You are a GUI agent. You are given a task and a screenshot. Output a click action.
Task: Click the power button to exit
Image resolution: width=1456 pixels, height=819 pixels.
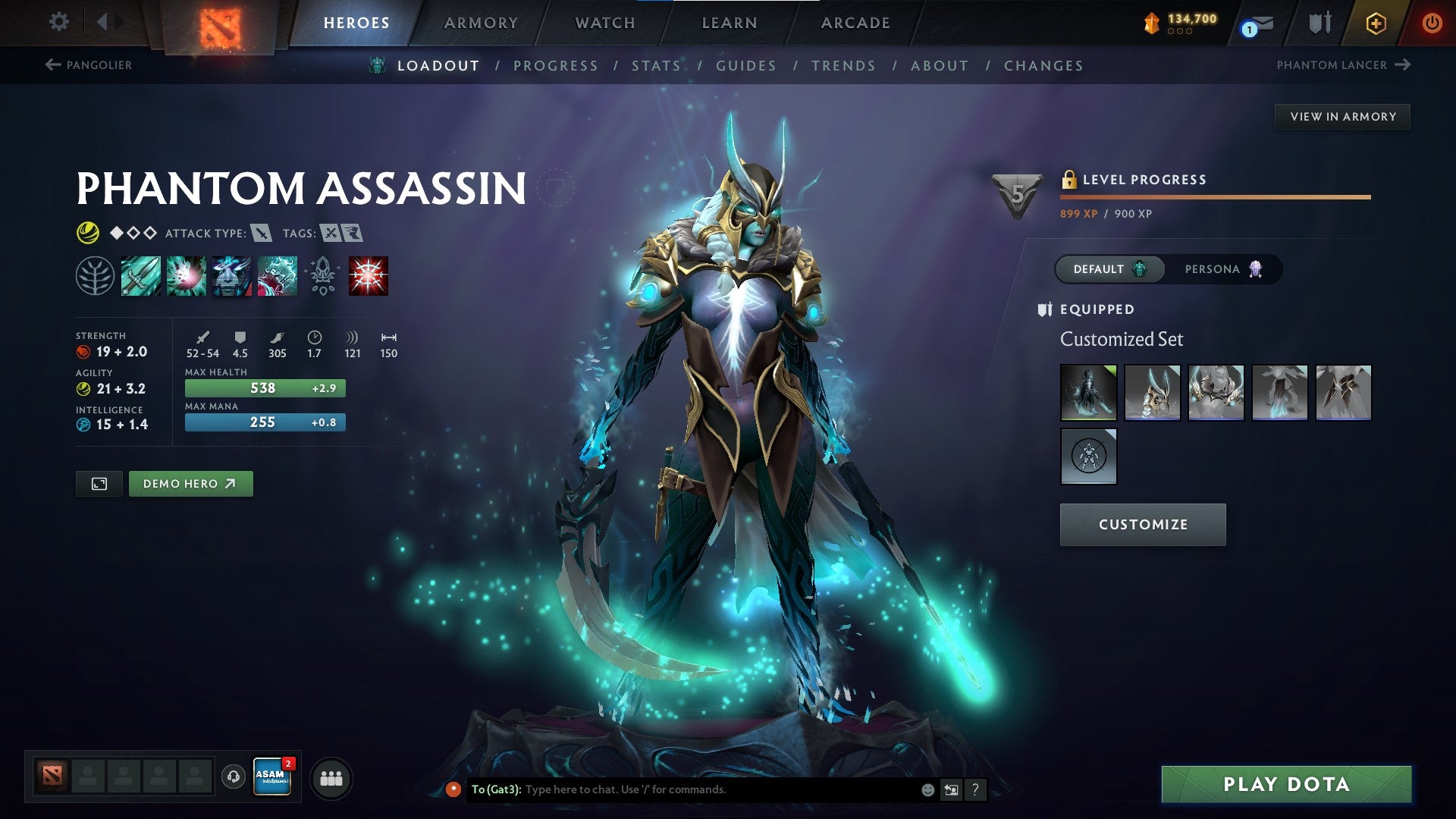tap(1433, 23)
